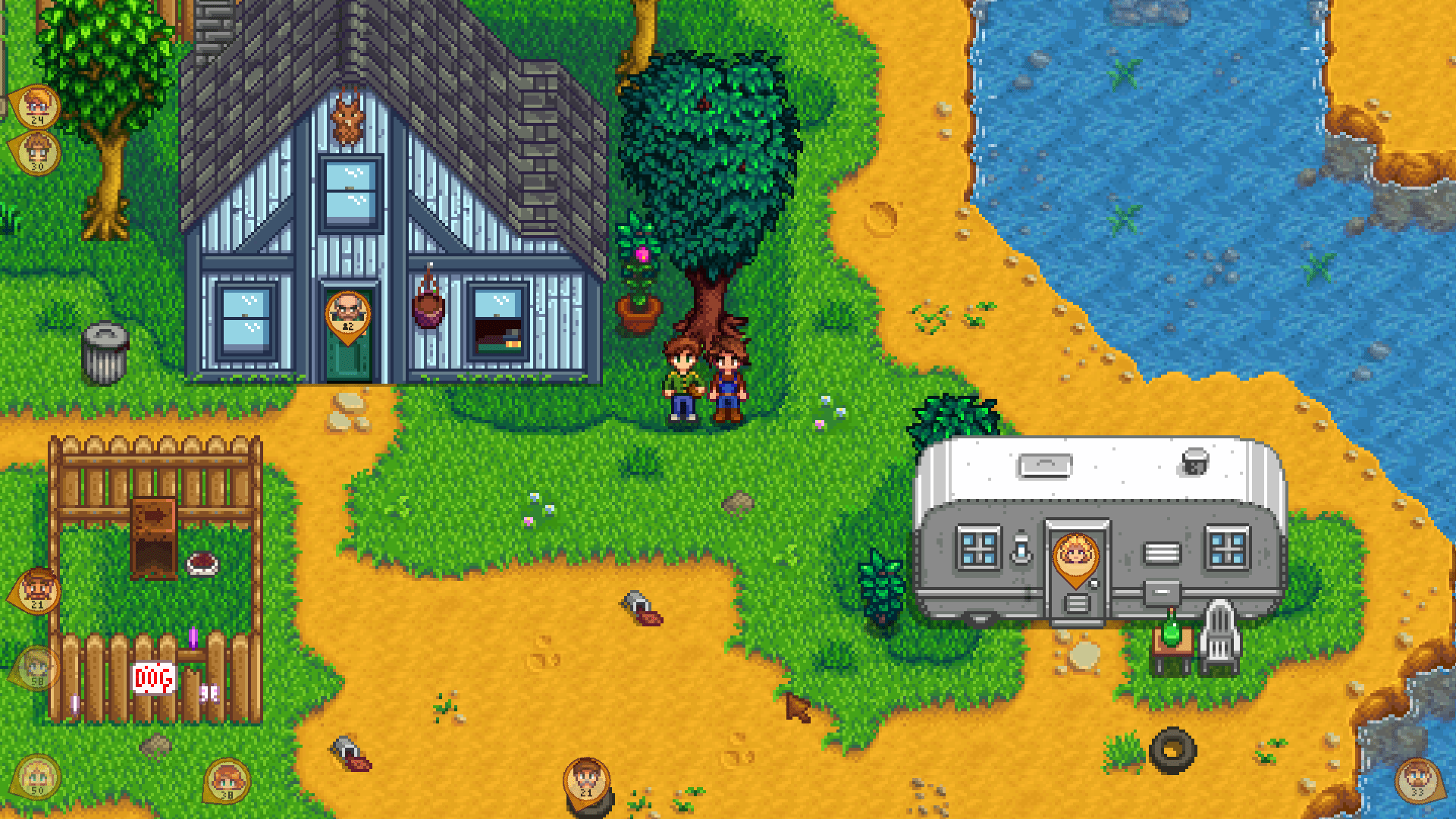Image resolution: width=1456 pixels, height=819 pixels.
Task: Click the red-haired villager marker numbered 21
Action: point(36,589)
